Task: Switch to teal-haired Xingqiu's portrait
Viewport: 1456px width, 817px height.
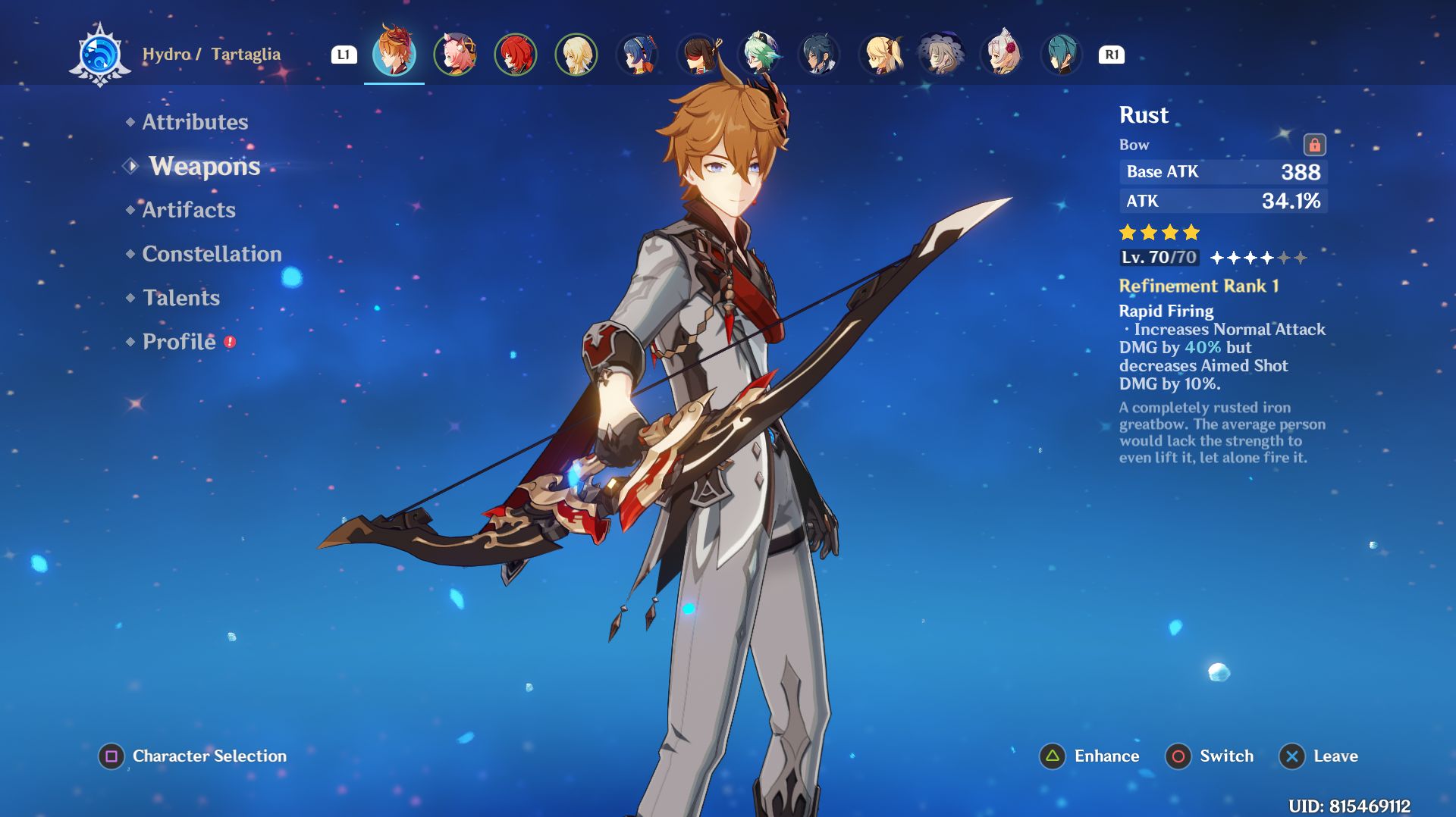Action: (x=1062, y=55)
